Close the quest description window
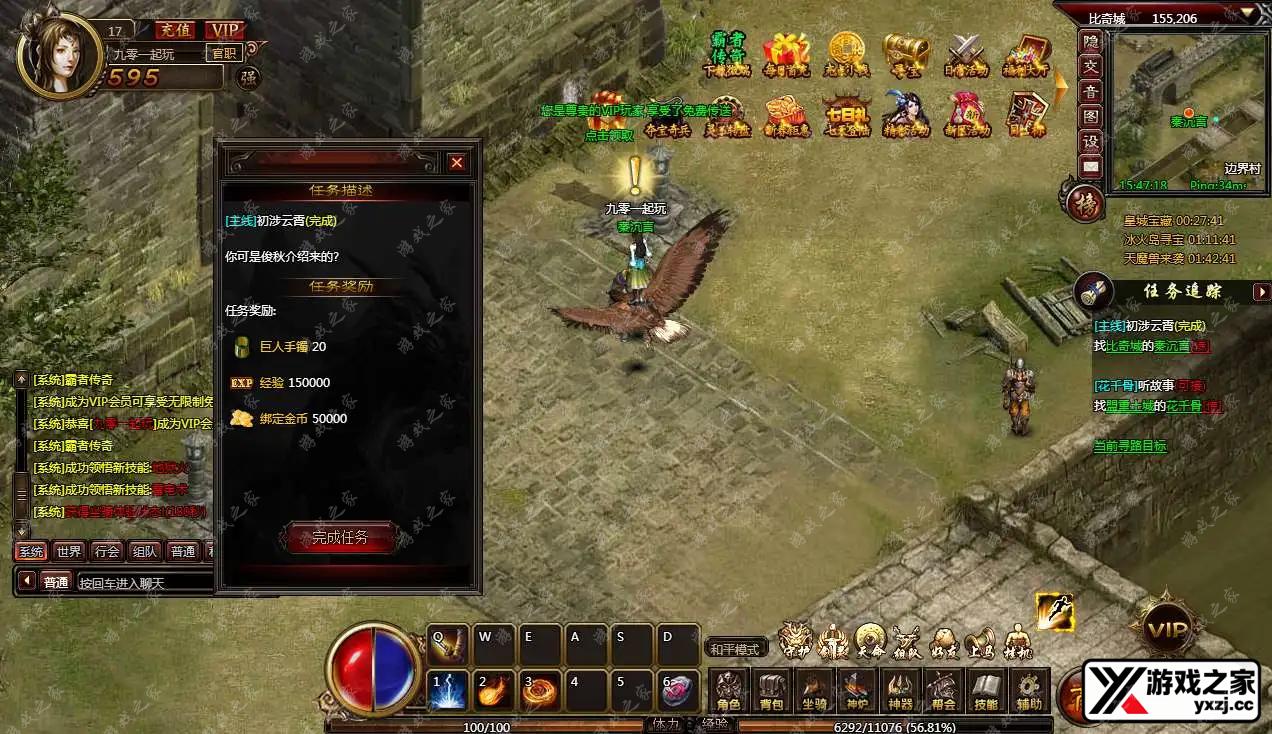The width and height of the screenshot is (1272, 734). (456, 162)
